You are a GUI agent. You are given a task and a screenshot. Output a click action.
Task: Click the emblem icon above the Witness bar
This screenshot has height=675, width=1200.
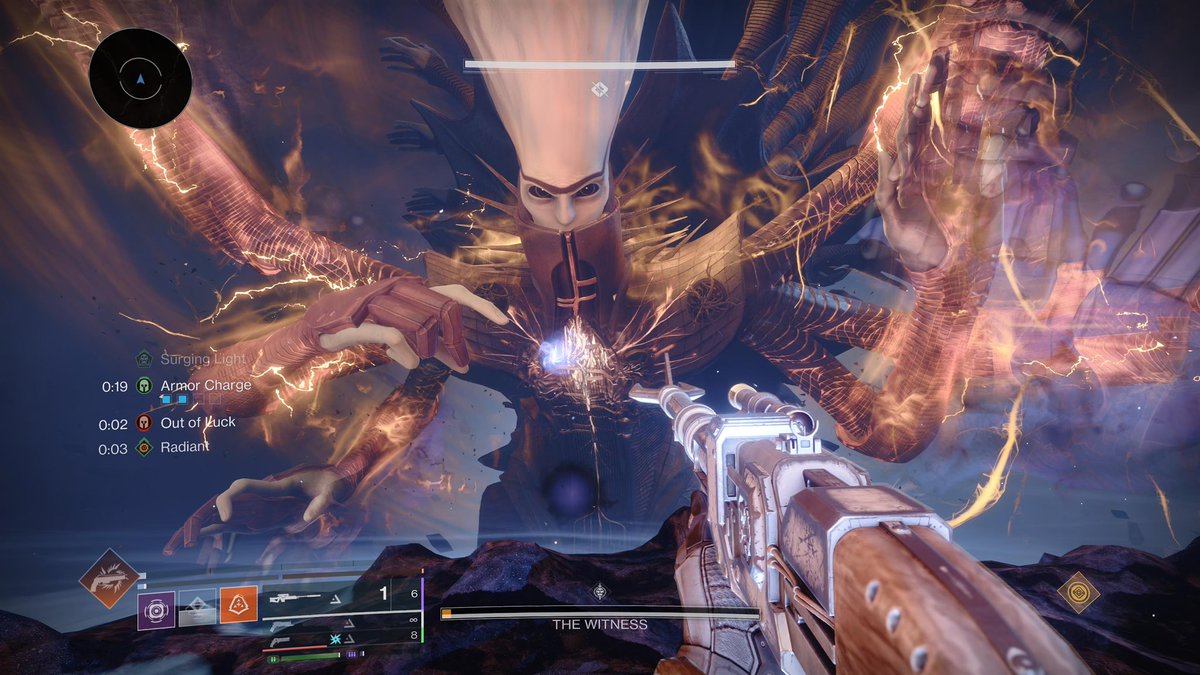click(x=599, y=591)
